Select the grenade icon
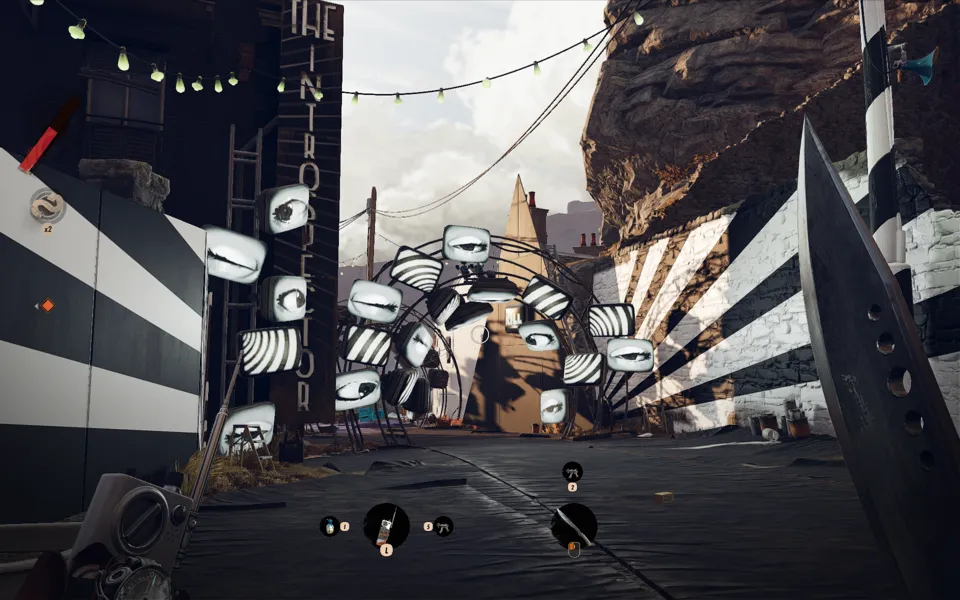This screenshot has width=960, height=600. pyautogui.click(x=329, y=525)
